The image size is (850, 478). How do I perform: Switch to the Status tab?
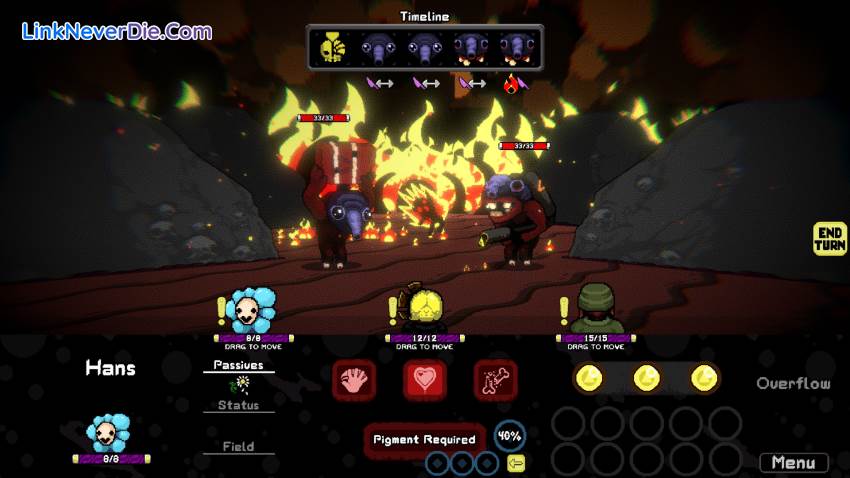coord(238,405)
